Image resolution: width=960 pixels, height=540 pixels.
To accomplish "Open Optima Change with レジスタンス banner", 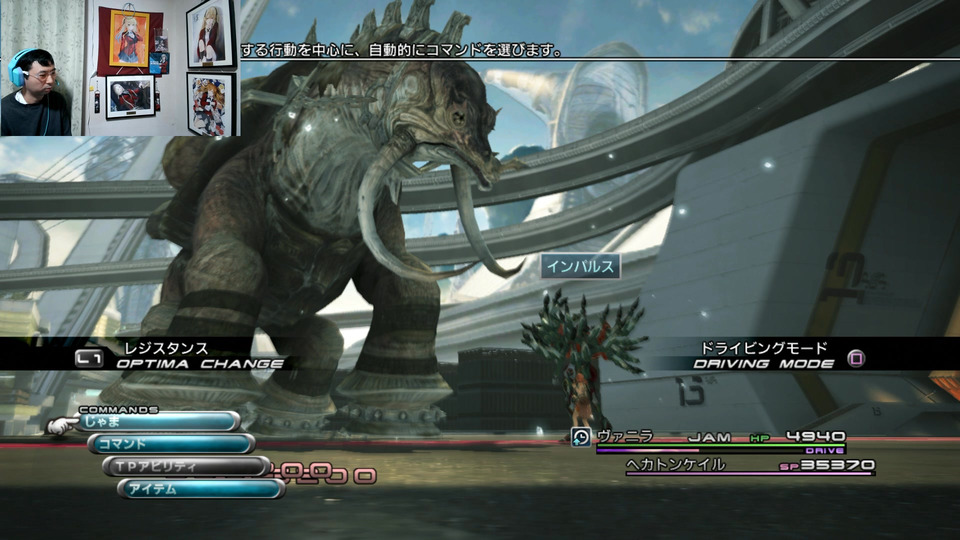I will point(180,356).
